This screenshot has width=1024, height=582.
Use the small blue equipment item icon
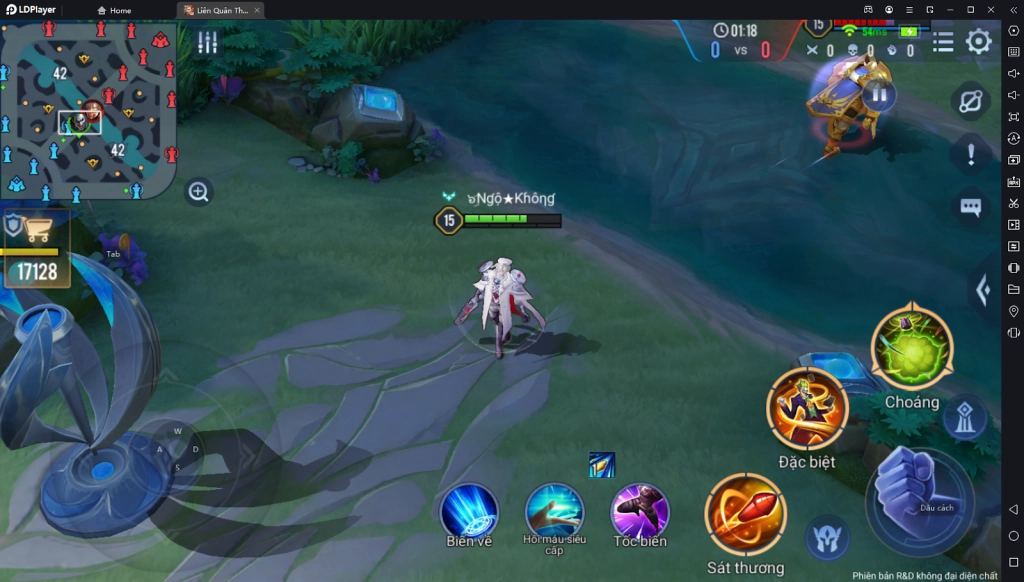point(602,465)
